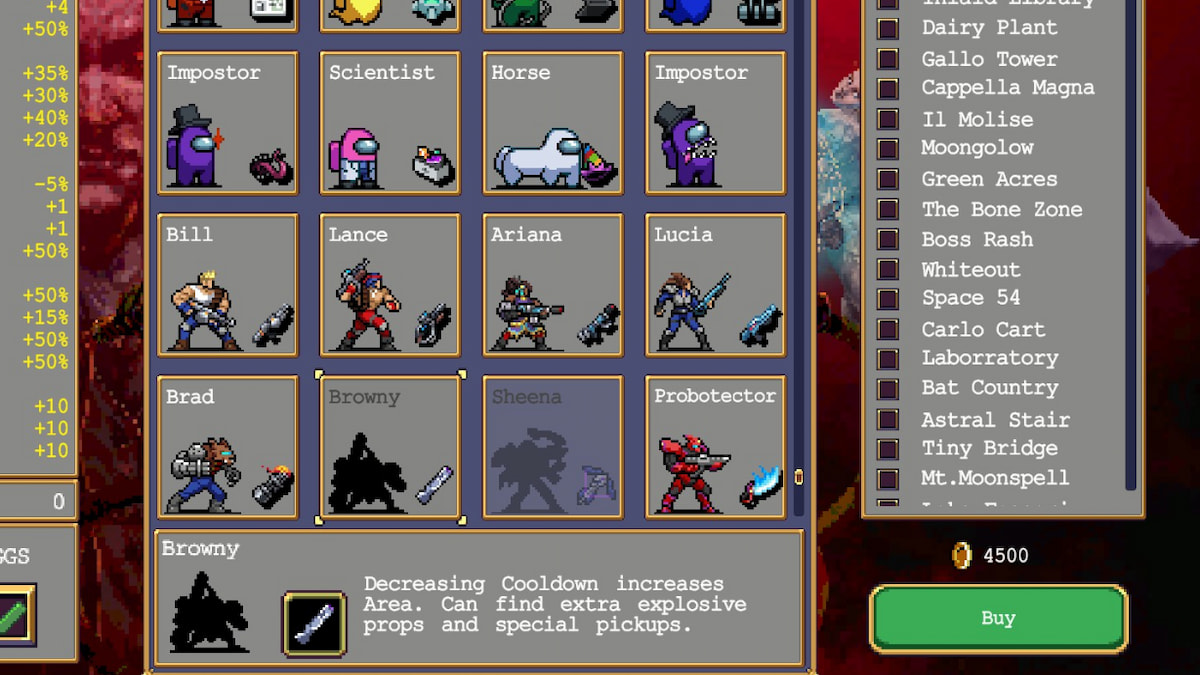The width and height of the screenshot is (1200, 675).
Task: Select Lance as the character
Action: tap(390, 284)
